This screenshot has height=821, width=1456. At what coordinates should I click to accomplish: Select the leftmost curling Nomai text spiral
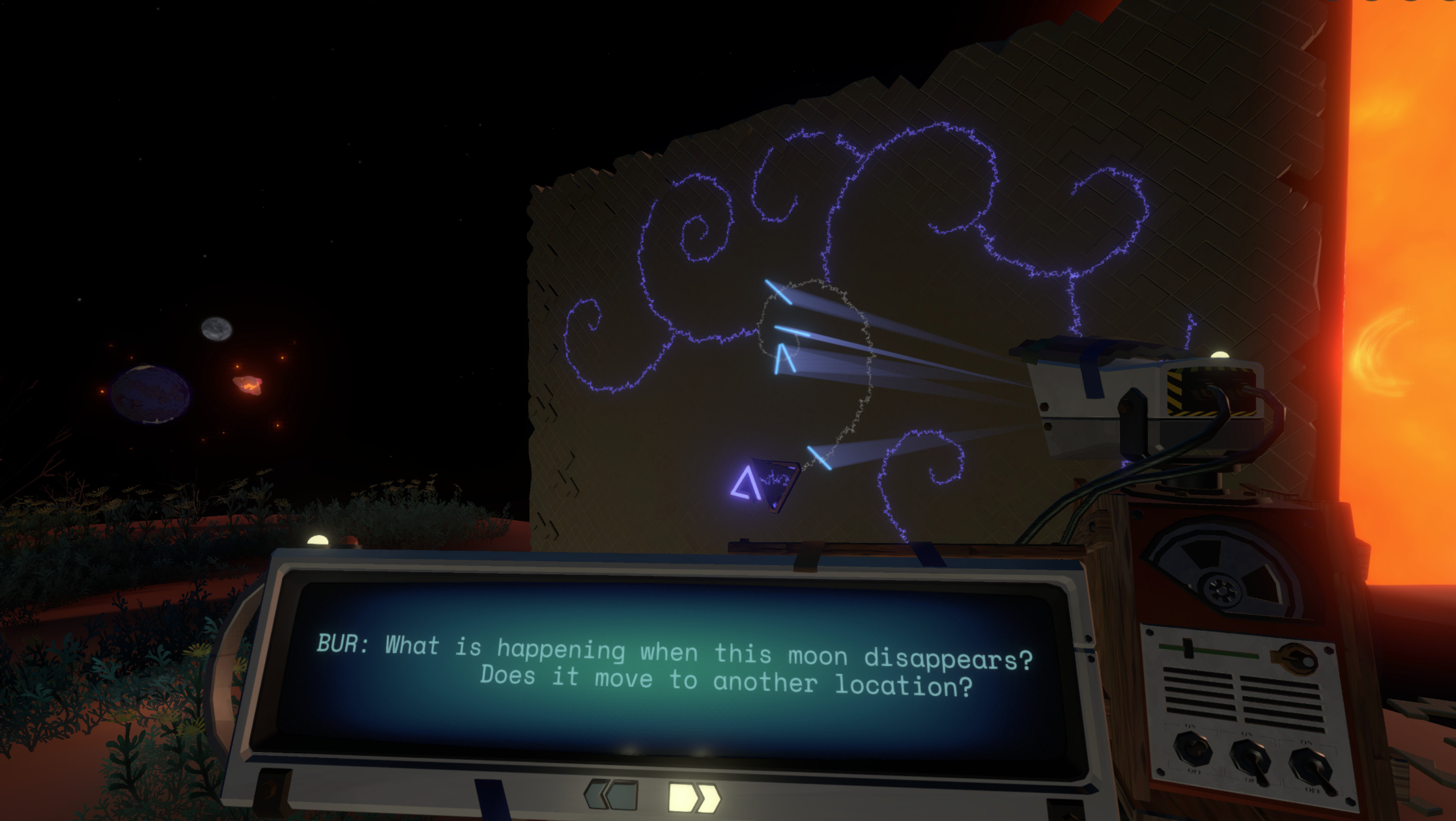point(590,326)
